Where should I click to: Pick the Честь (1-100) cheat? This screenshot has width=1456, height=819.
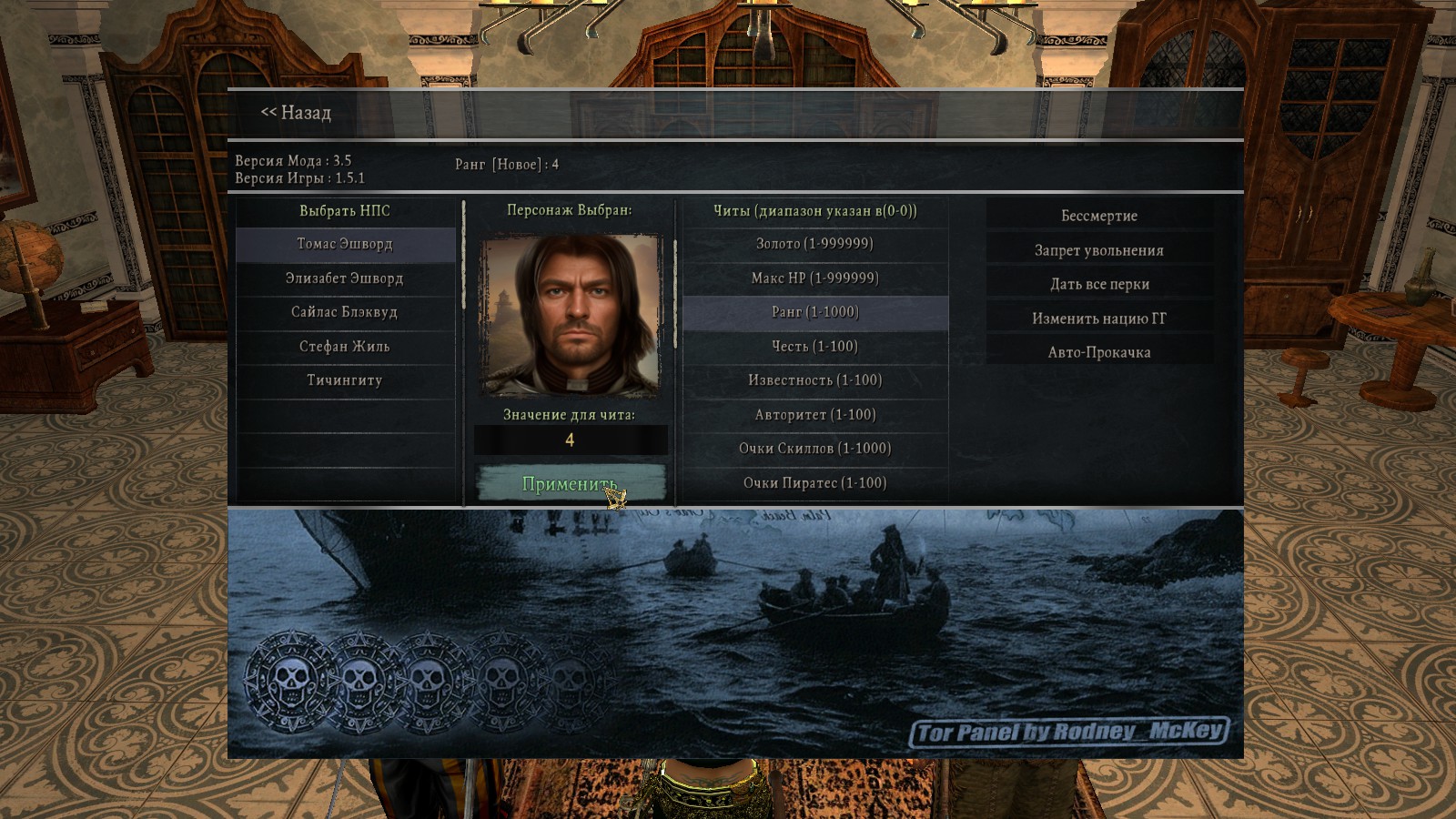pos(814,347)
